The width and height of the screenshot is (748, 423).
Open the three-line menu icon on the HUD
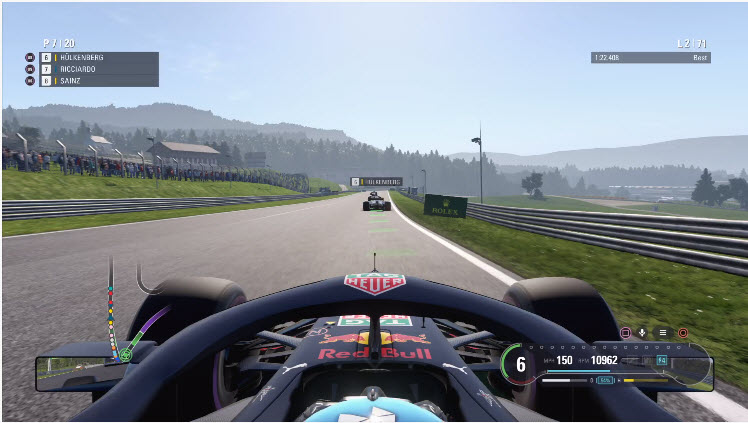pos(661,332)
